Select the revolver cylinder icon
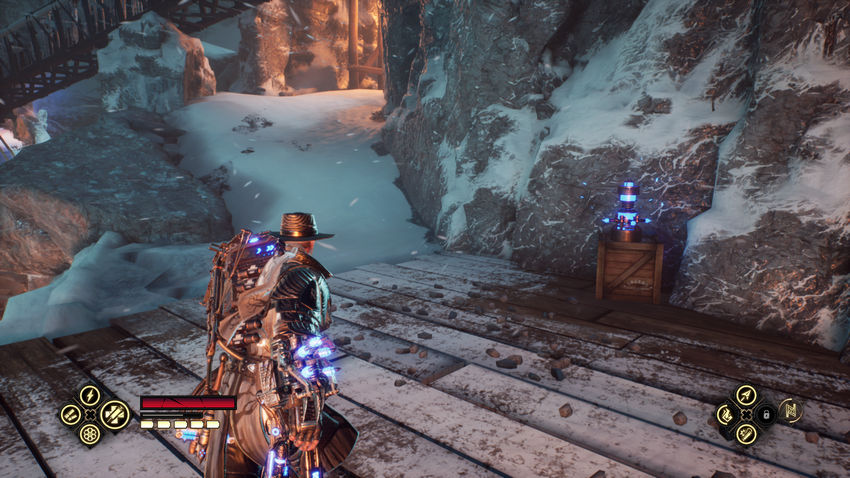The height and width of the screenshot is (478, 850). coord(89,434)
